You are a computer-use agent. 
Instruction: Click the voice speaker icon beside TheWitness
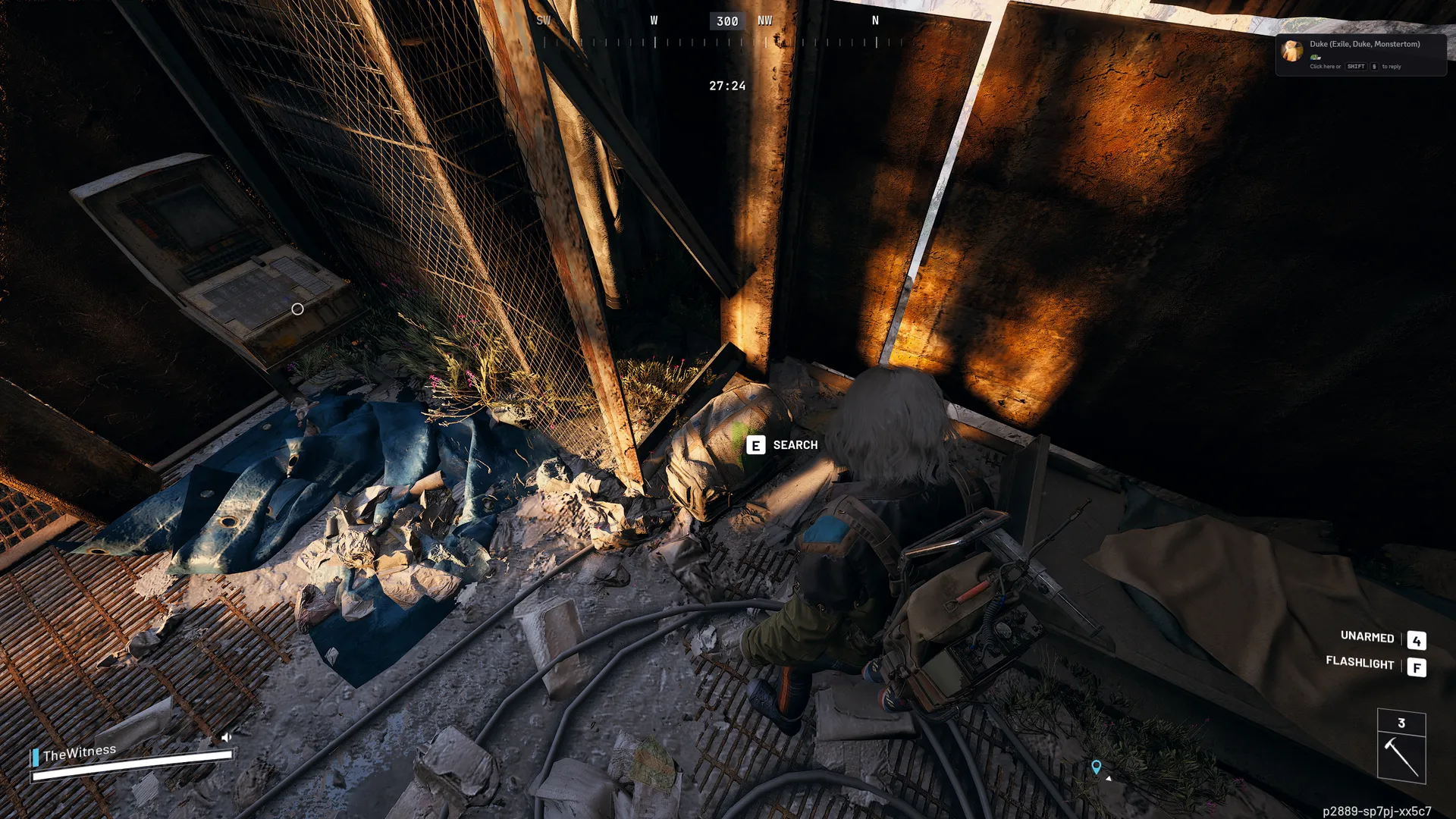click(x=226, y=737)
